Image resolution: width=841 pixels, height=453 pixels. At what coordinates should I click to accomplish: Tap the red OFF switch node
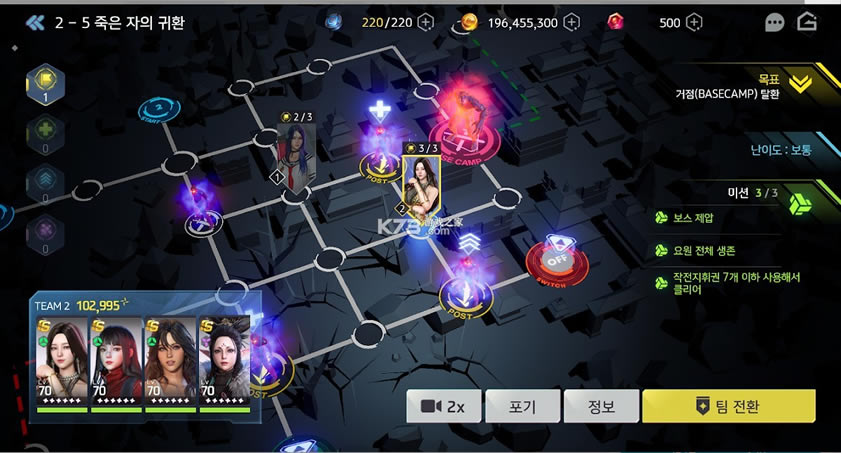(557, 260)
